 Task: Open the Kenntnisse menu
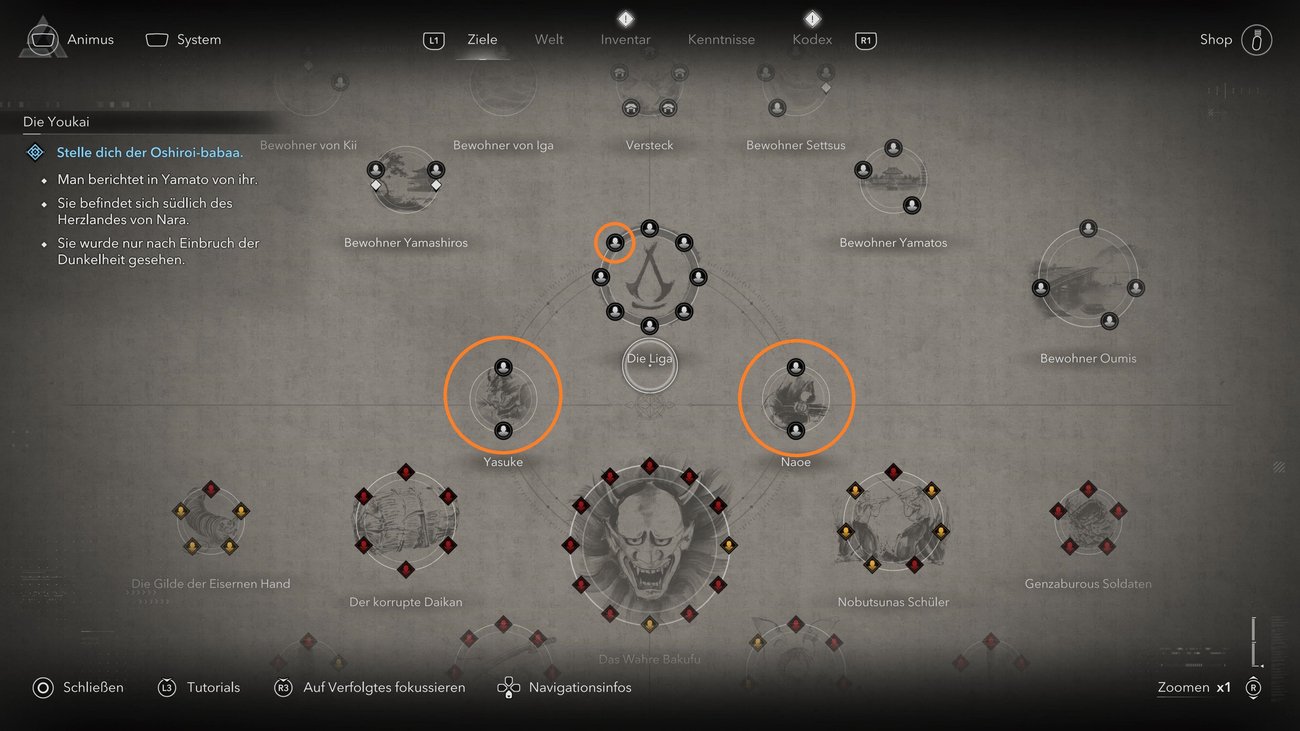click(721, 39)
